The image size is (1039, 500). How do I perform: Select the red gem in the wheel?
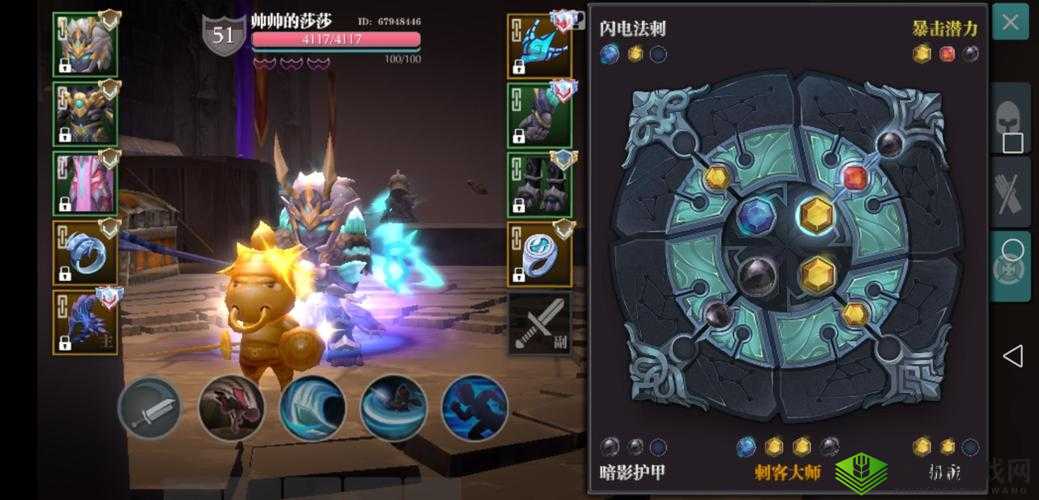[x=854, y=178]
